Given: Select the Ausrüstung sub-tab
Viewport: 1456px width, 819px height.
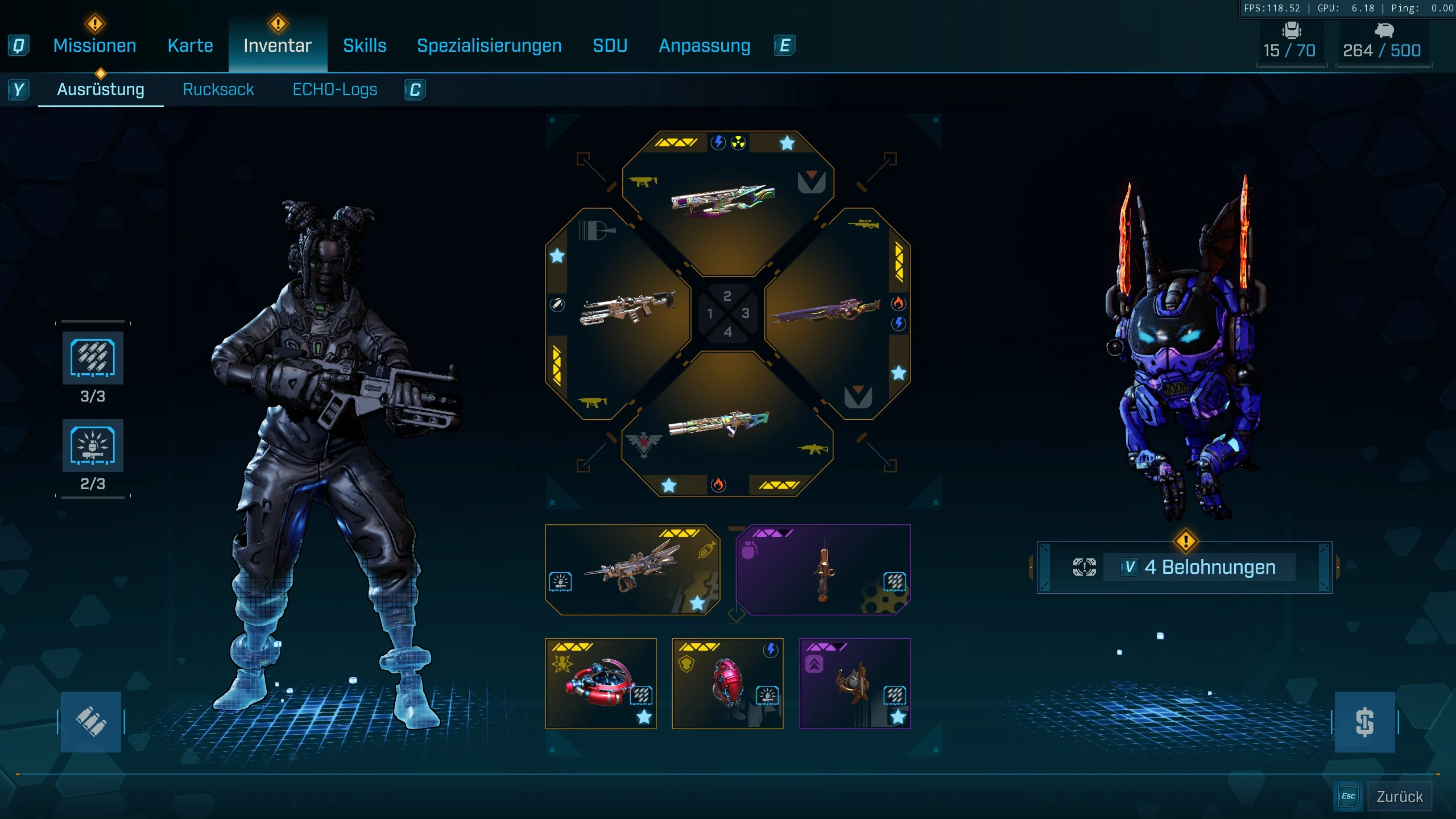Looking at the screenshot, I should [x=101, y=89].
